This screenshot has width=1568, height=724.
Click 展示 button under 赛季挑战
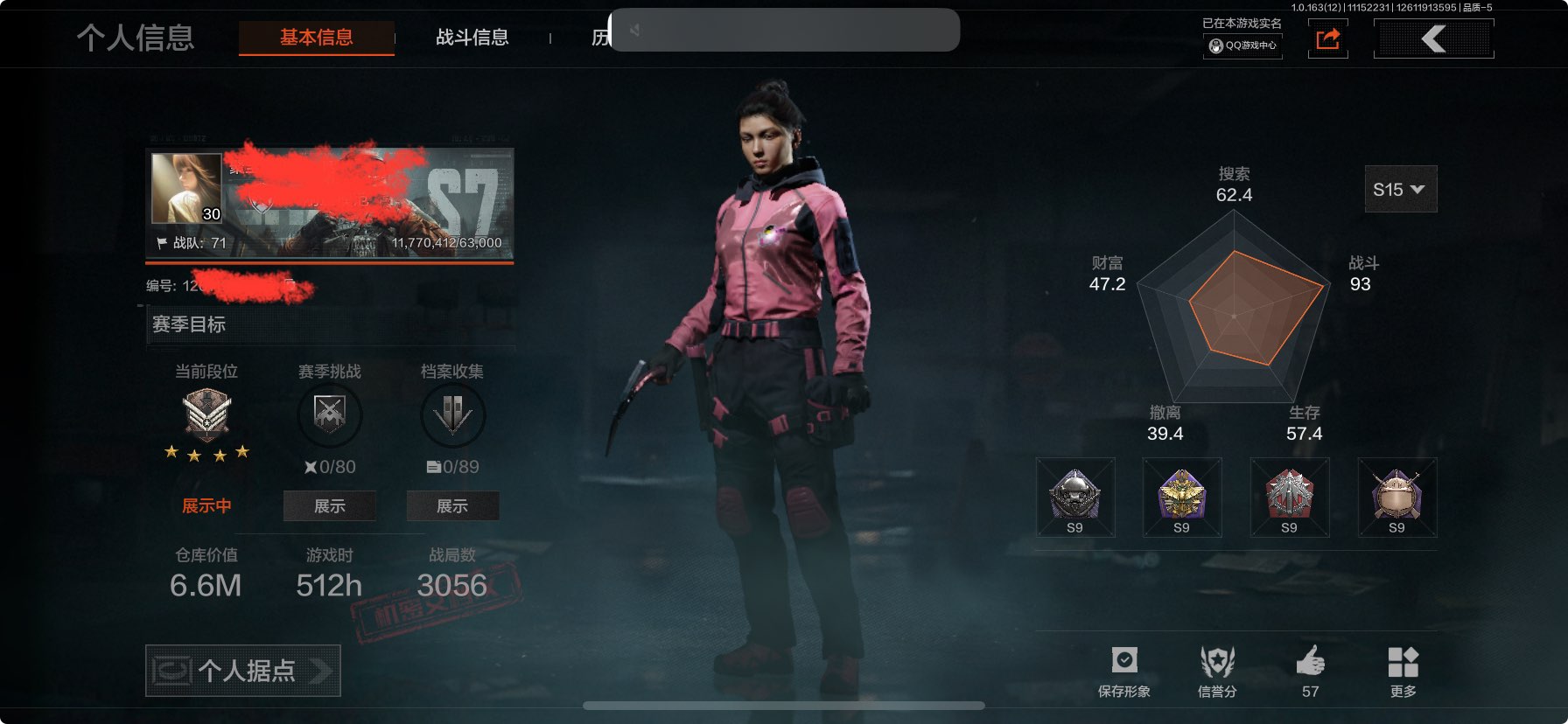point(329,506)
